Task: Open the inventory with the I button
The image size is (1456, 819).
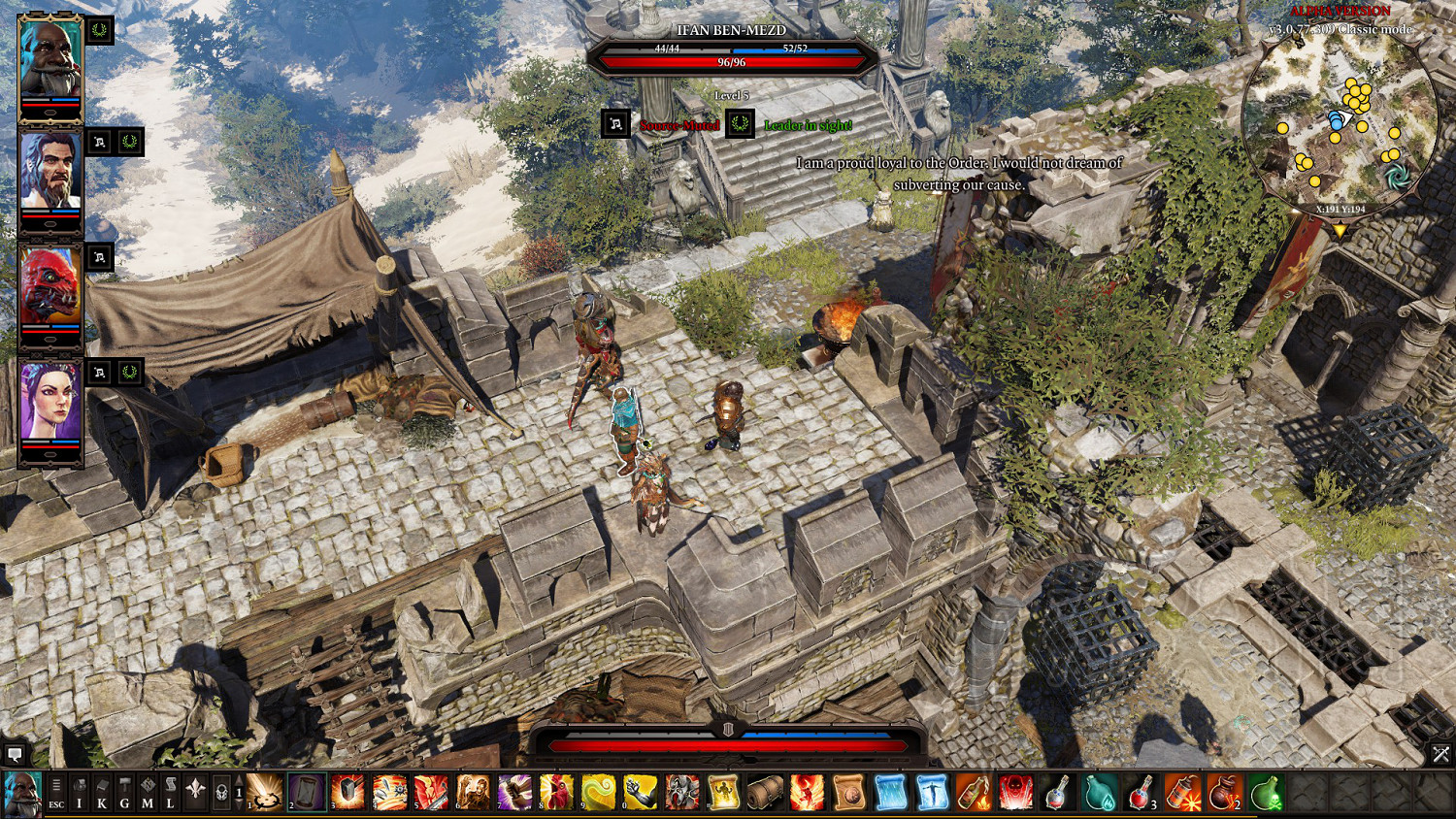Action: point(80,792)
